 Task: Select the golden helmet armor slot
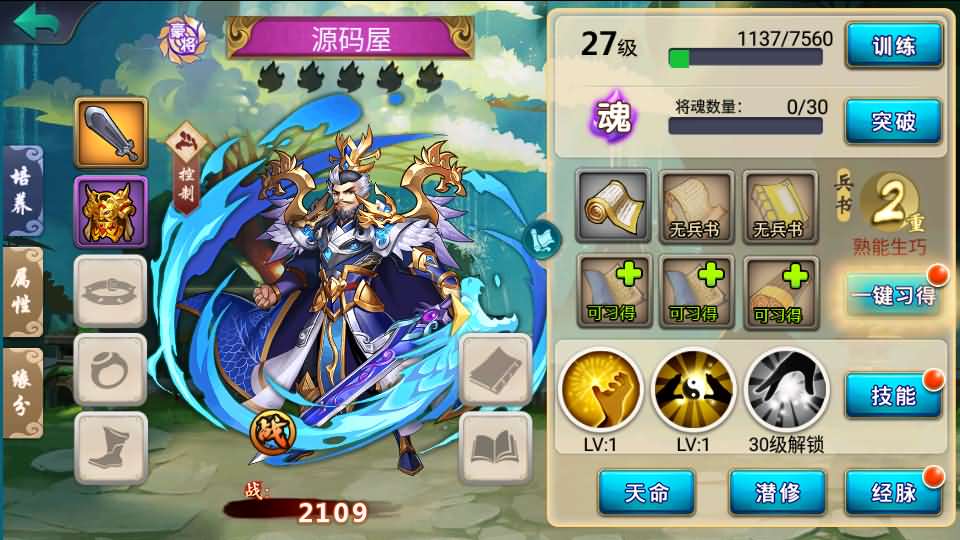111,212
